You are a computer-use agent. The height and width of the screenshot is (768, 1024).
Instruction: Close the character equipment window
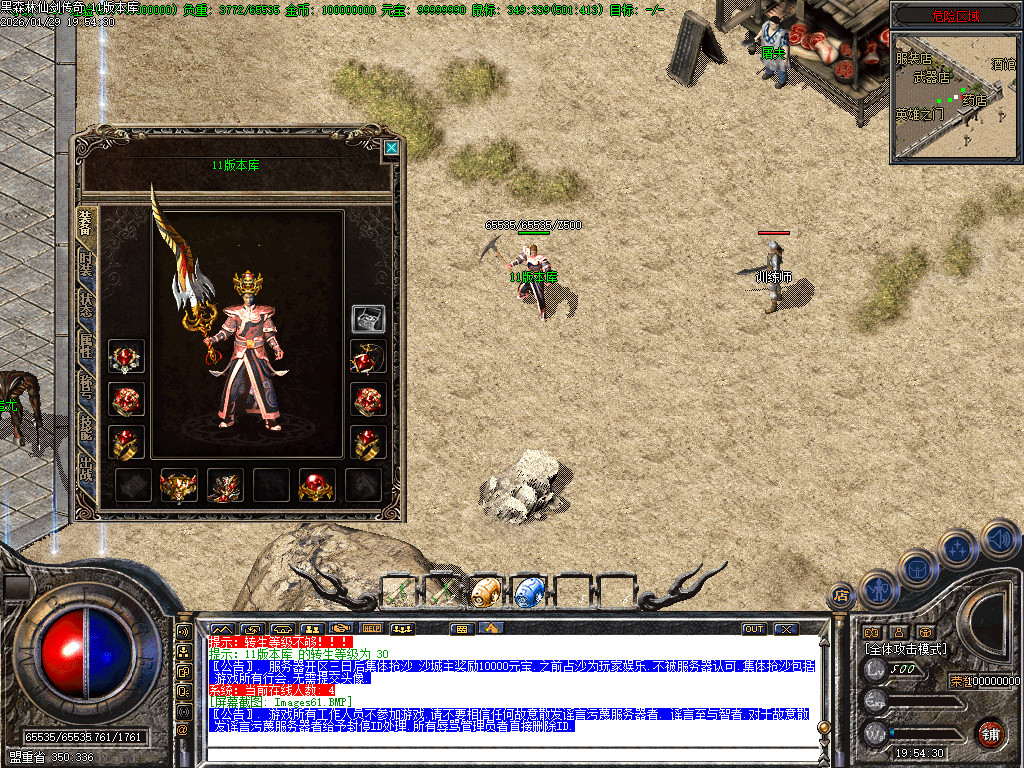[392, 148]
